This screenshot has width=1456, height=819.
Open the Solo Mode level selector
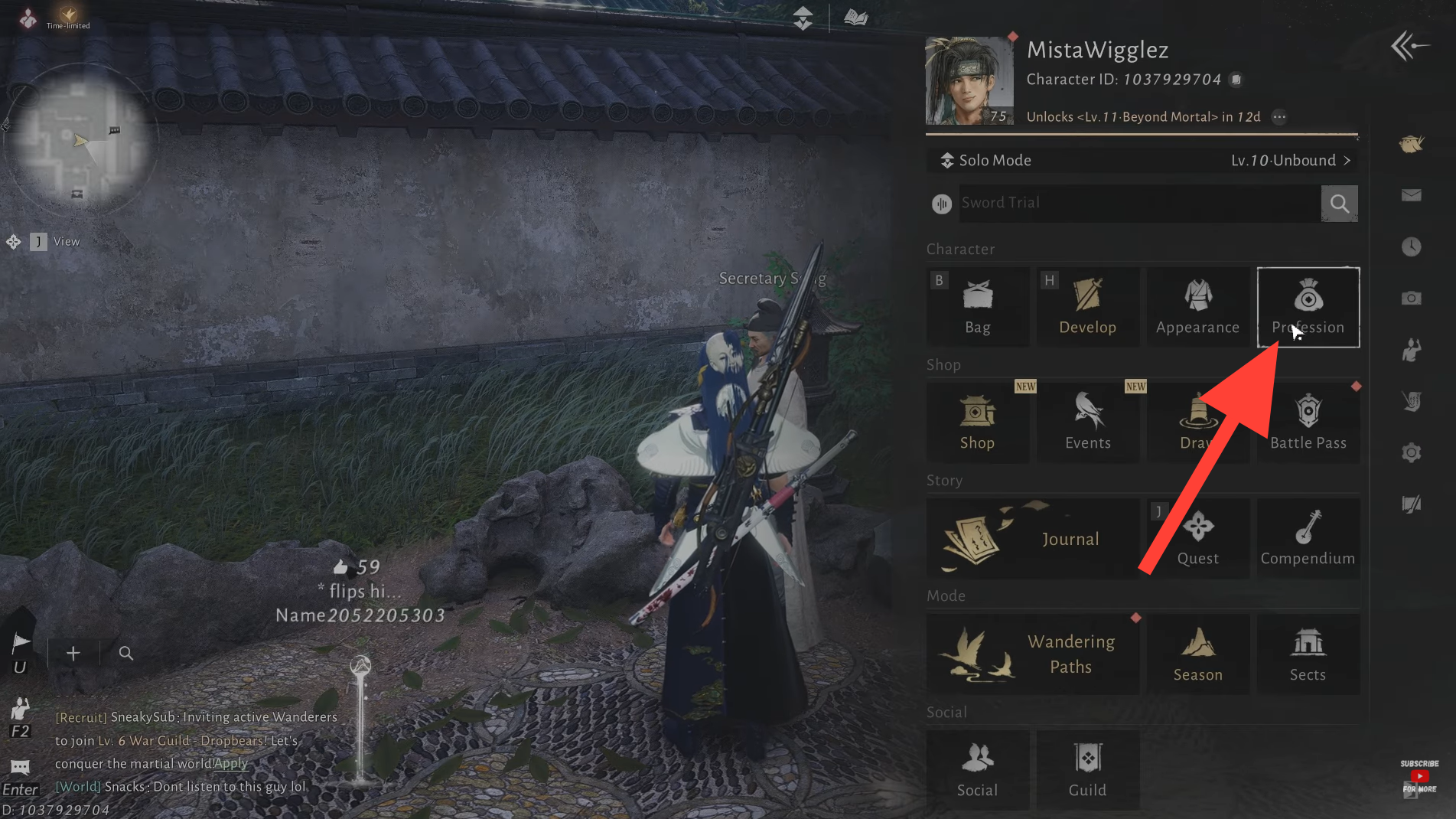click(1142, 161)
